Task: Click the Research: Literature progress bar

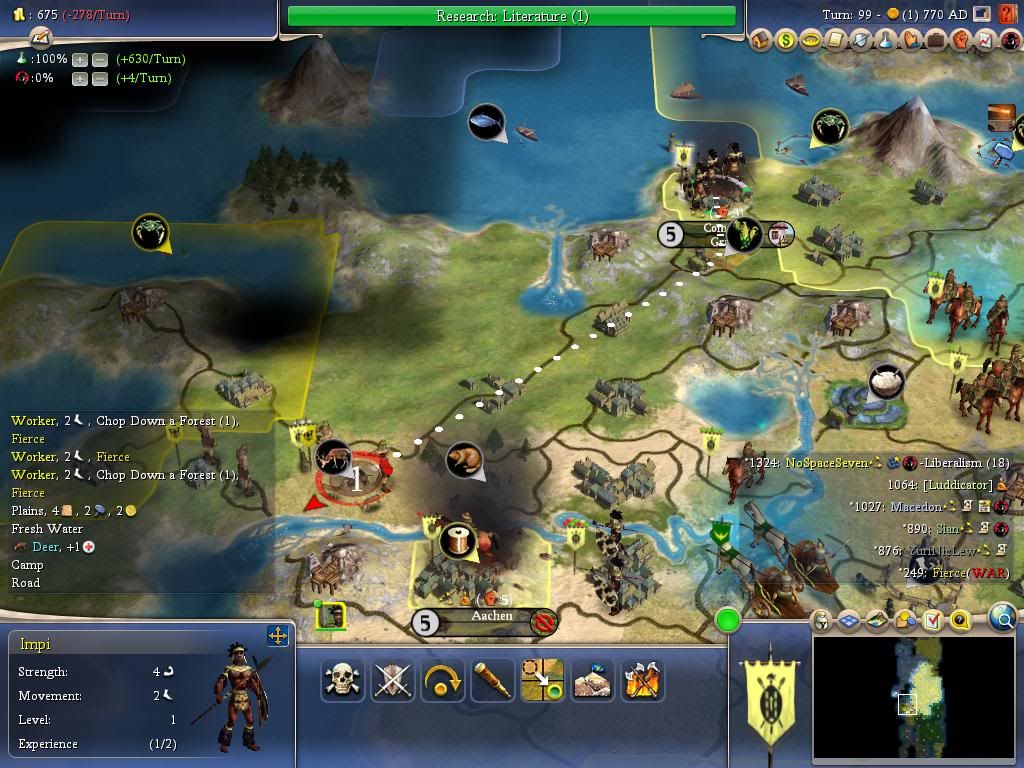Action: (x=511, y=16)
